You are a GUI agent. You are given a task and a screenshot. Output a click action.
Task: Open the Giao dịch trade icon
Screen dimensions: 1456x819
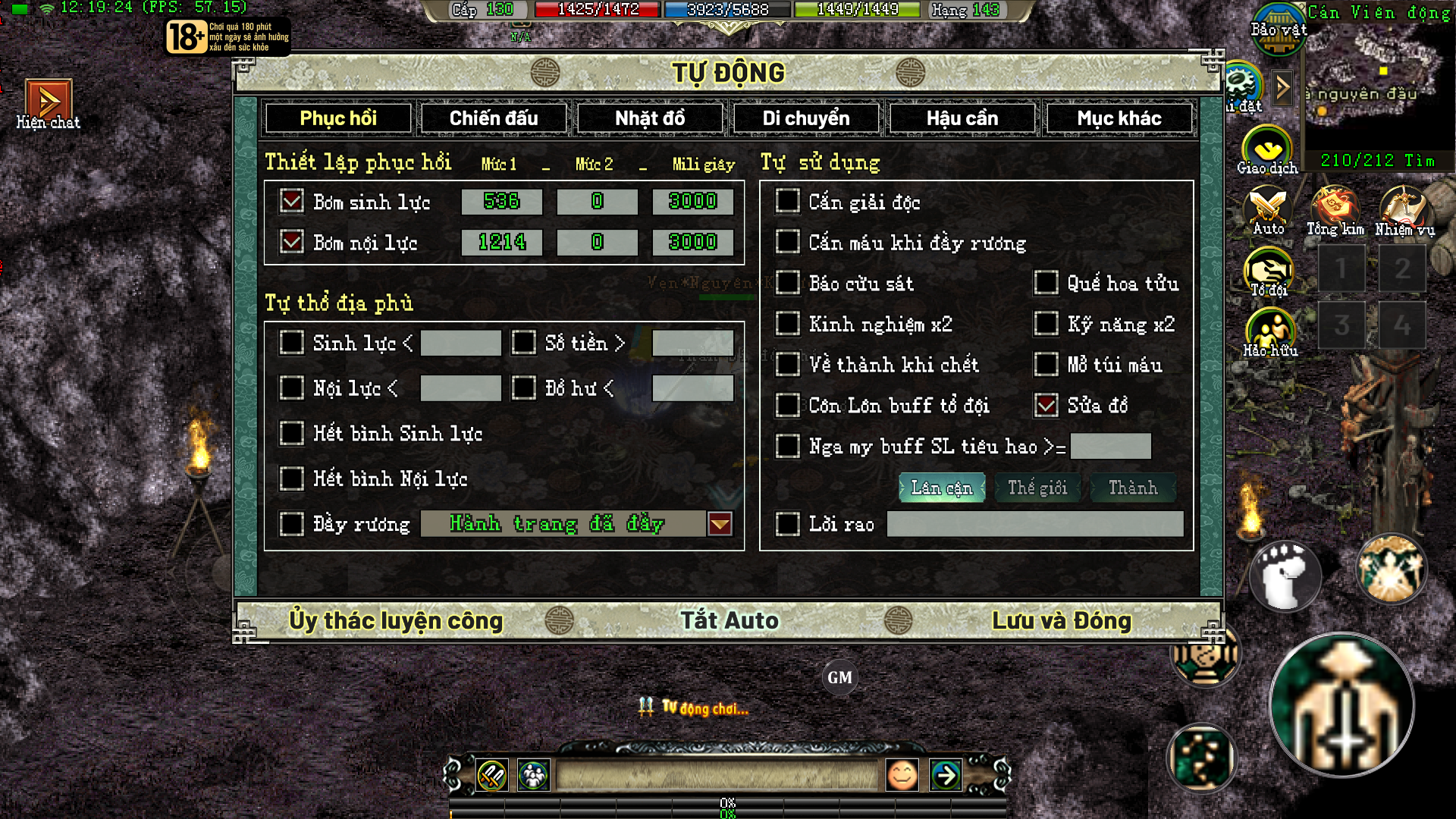click(1267, 148)
